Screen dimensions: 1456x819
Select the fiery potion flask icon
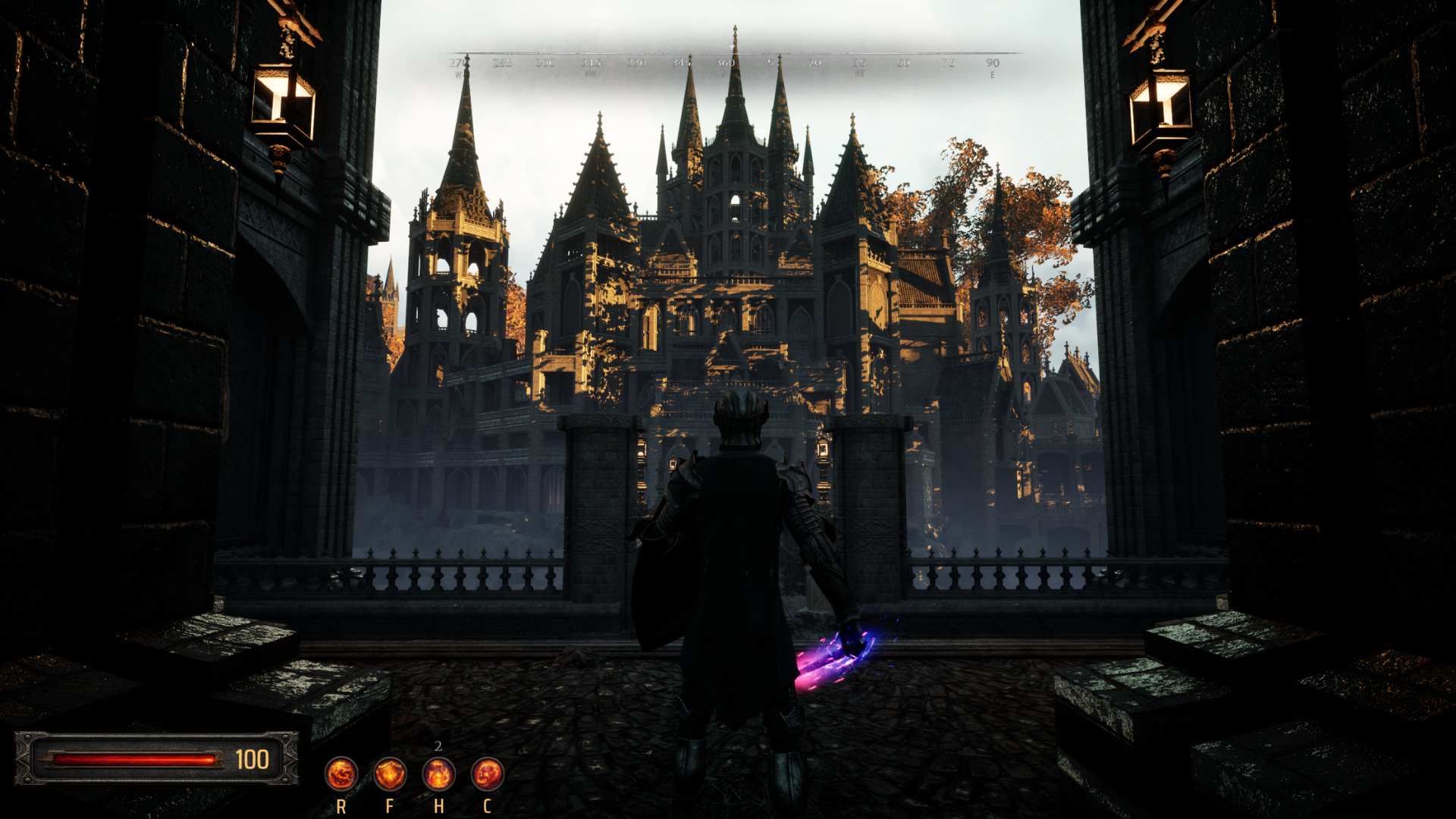(438, 774)
